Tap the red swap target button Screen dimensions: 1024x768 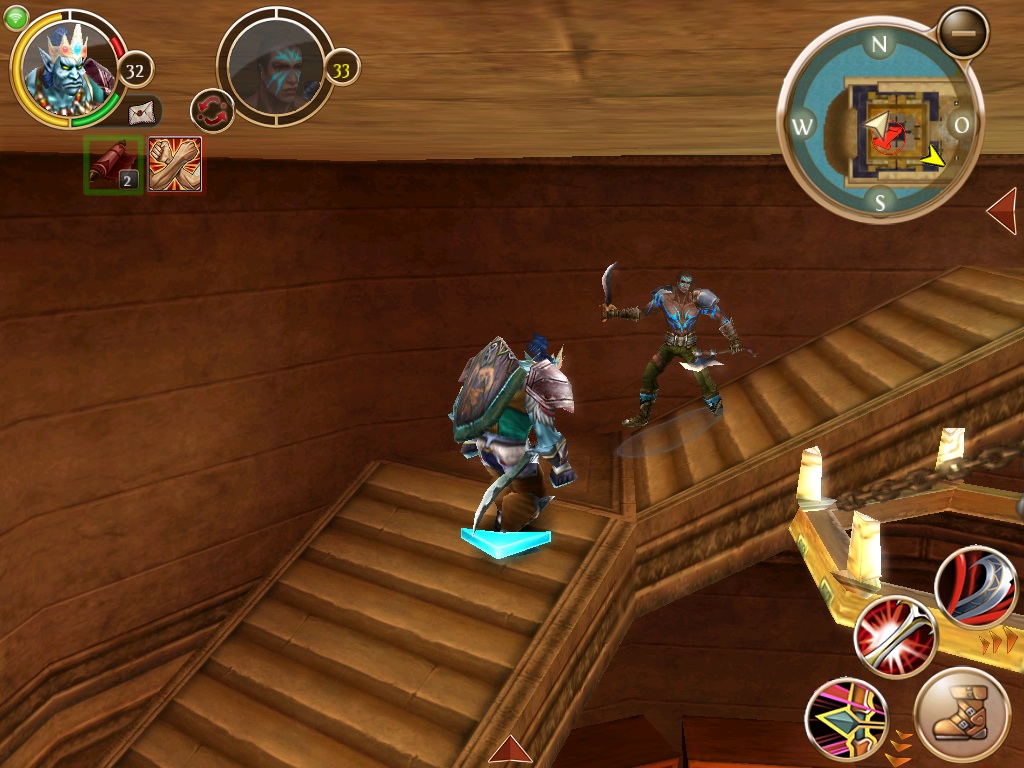pos(212,110)
